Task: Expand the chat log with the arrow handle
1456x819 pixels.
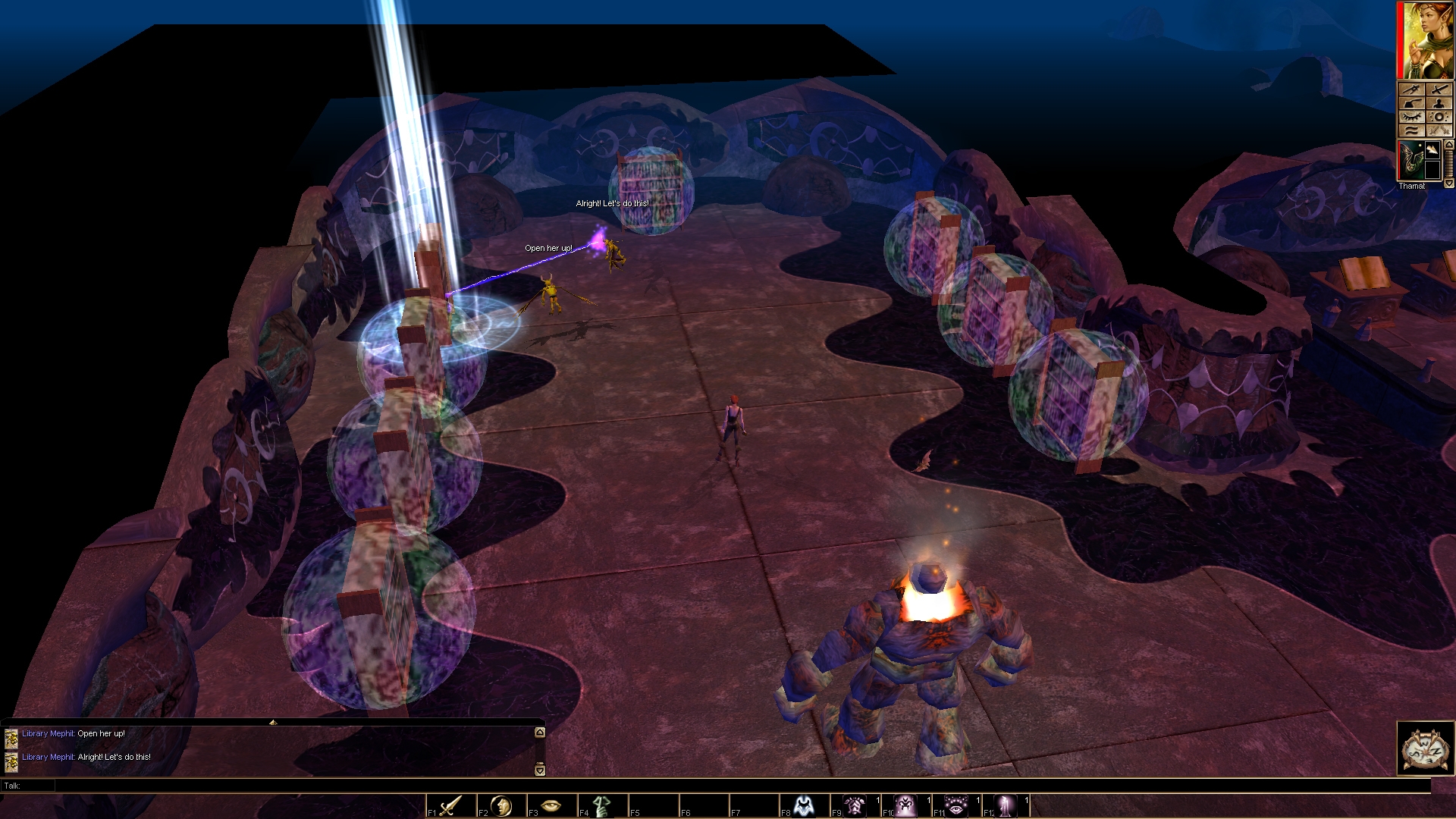Action: (x=273, y=722)
